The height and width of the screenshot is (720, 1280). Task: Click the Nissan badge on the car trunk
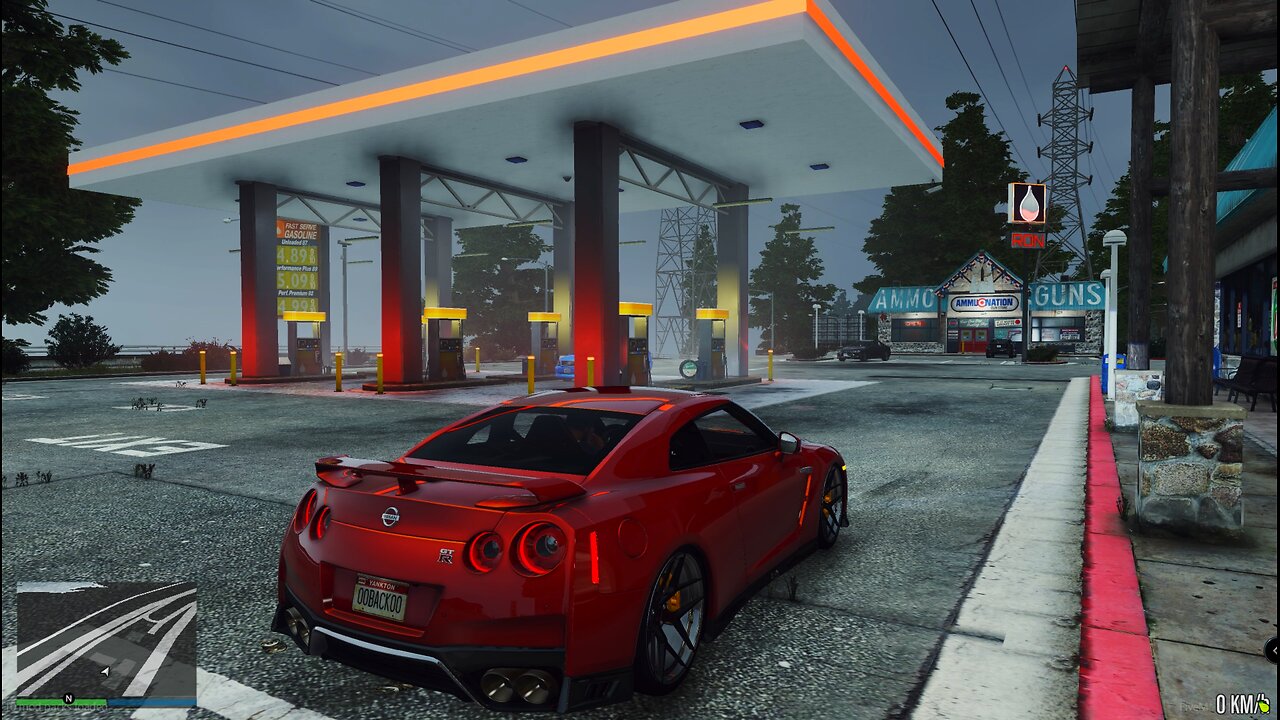point(390,517)
